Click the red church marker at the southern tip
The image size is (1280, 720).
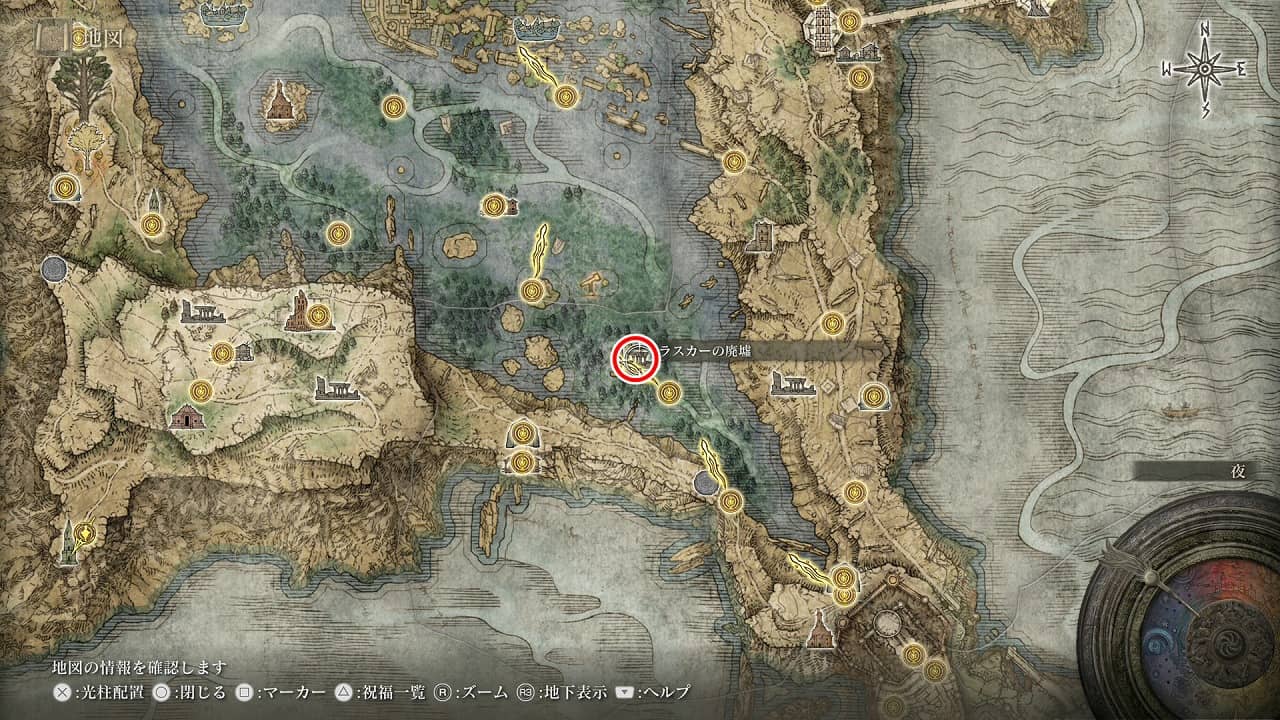click(820, 628)
